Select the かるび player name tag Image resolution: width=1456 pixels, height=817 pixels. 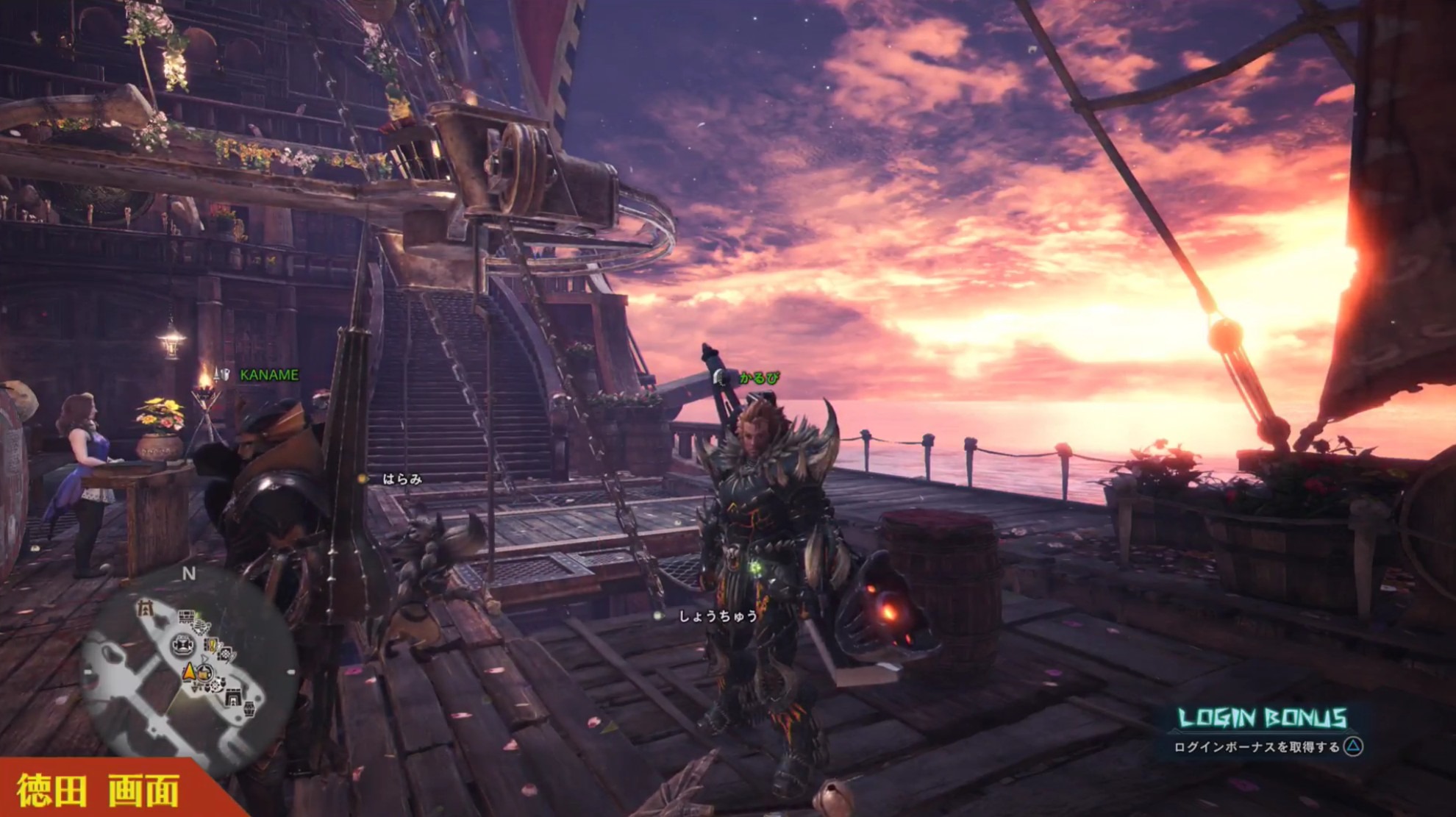pos(758,378)
